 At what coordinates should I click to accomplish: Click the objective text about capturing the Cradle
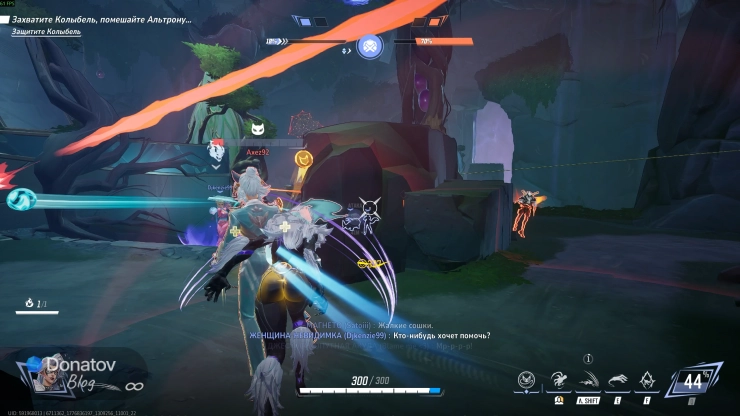102,20
